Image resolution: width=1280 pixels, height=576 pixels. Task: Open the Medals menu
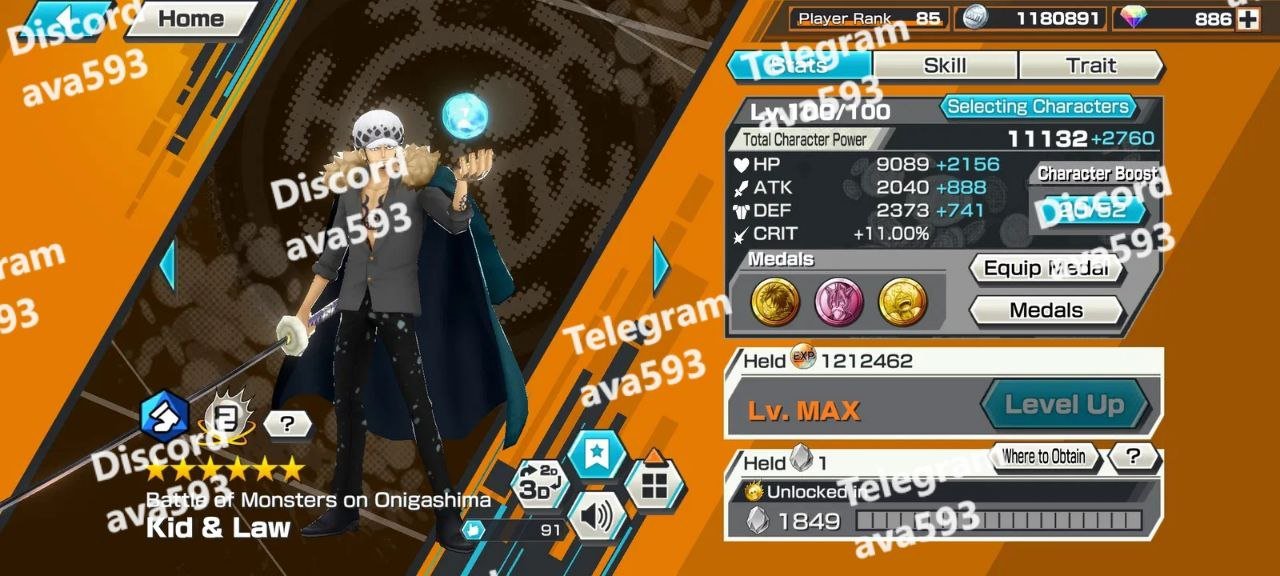[1046, 310]
